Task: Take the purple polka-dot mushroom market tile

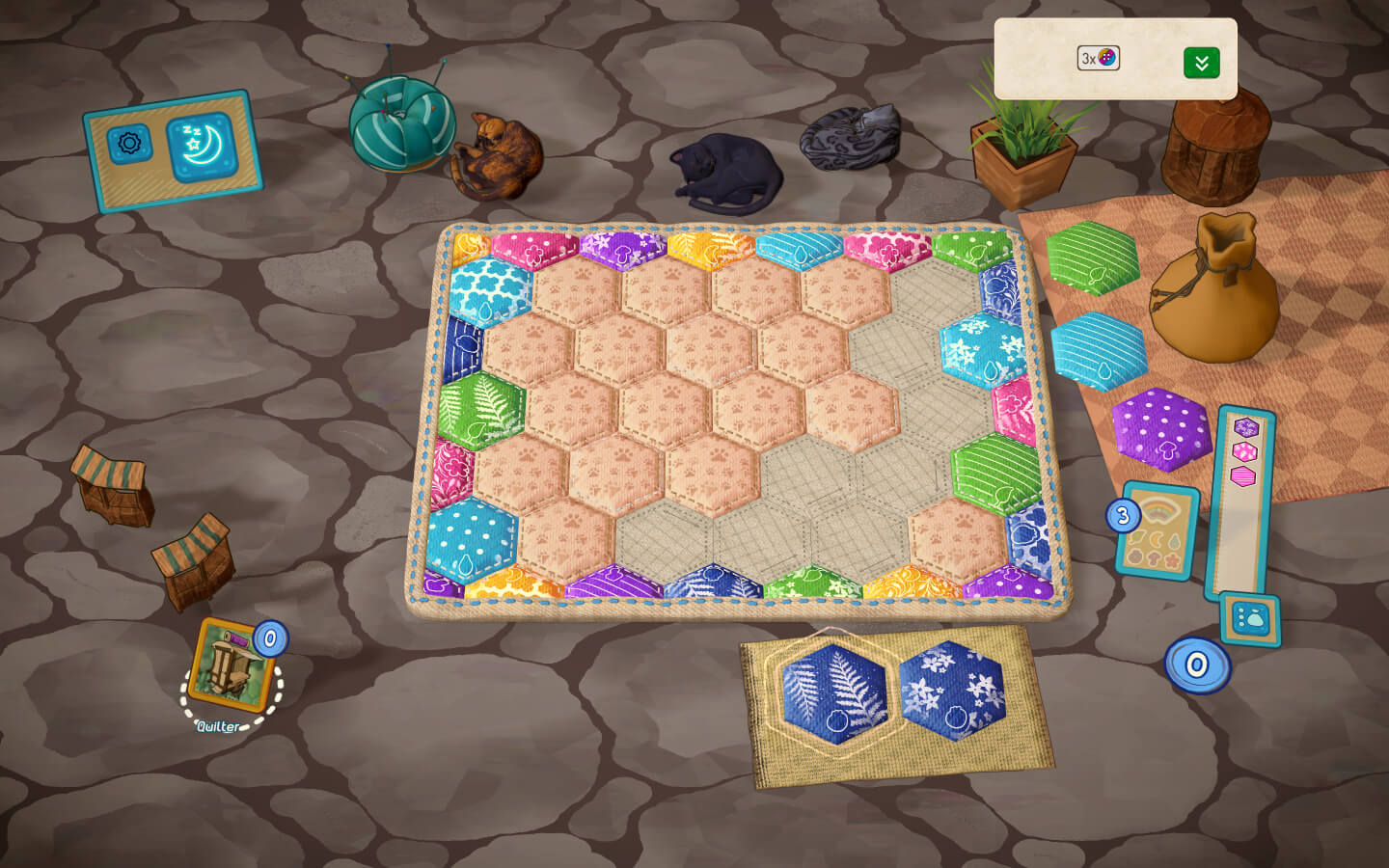Action: pyautogui.click(x=1161, y=429)
